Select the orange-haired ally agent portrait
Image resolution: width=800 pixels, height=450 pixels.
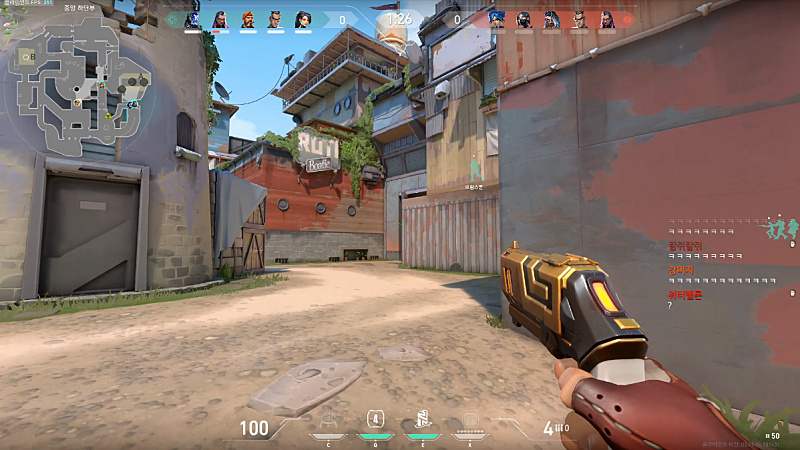pos(247,19)
